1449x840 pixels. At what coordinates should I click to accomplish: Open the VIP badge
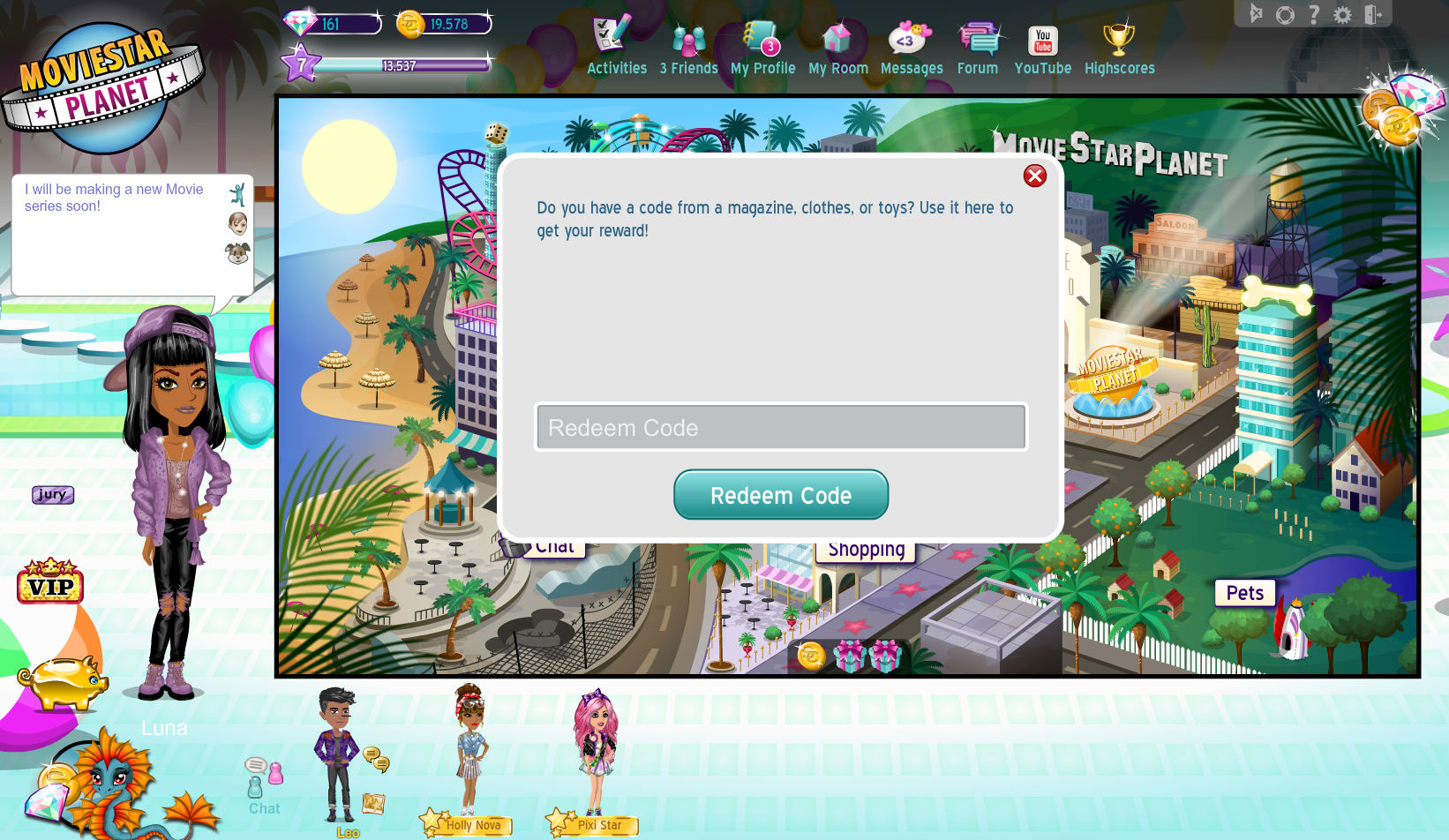[50, 583]
